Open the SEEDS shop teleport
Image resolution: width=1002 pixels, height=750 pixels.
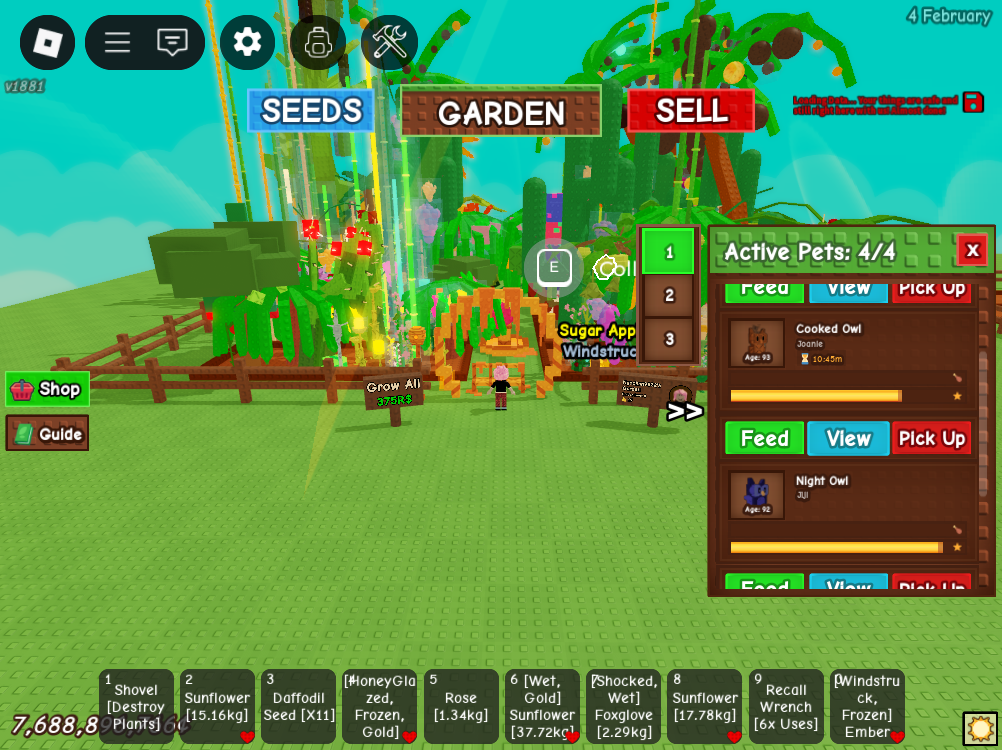(x=311, y=111)
